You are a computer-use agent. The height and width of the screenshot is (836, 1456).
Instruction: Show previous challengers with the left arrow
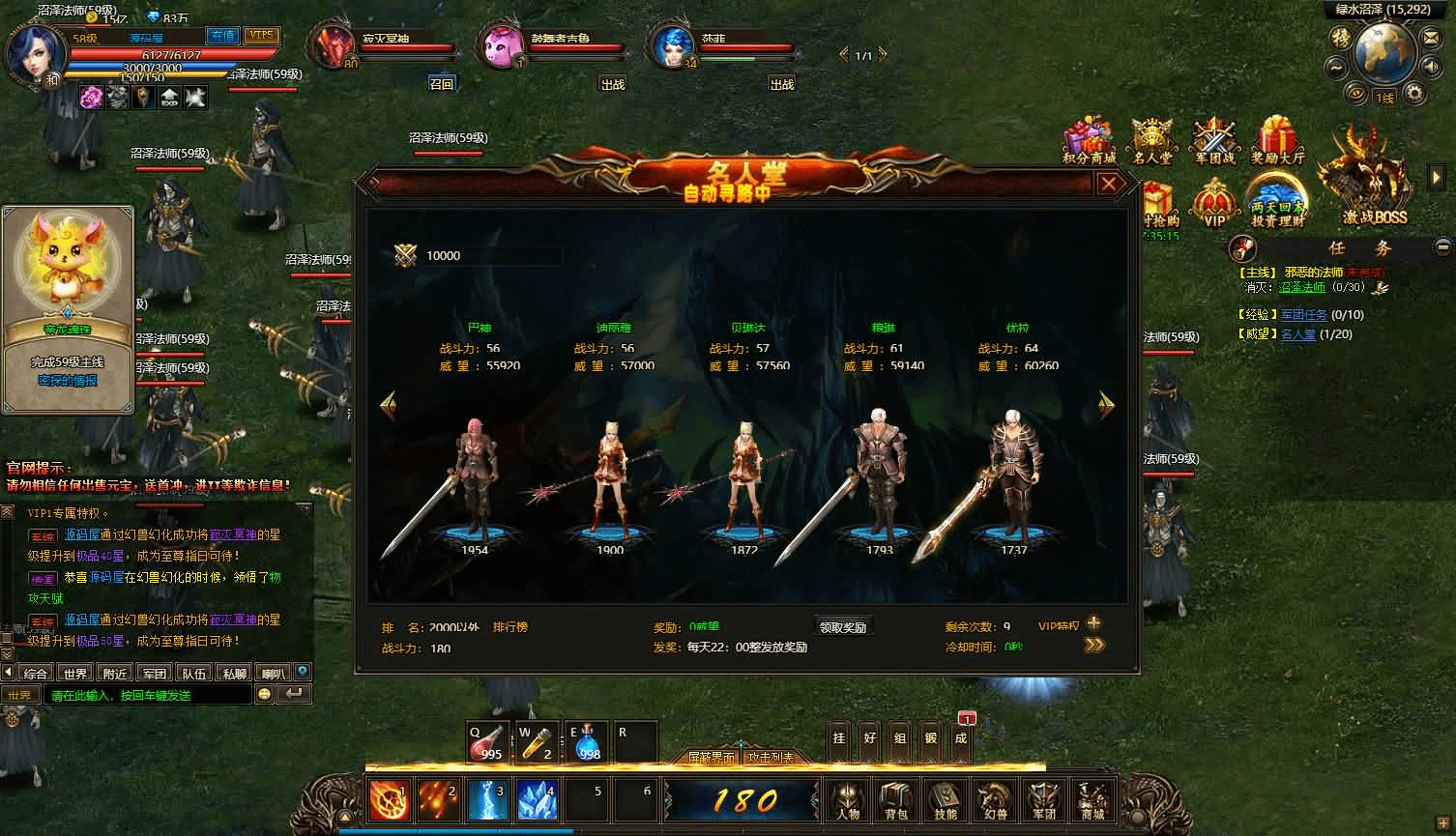[388, 406]
